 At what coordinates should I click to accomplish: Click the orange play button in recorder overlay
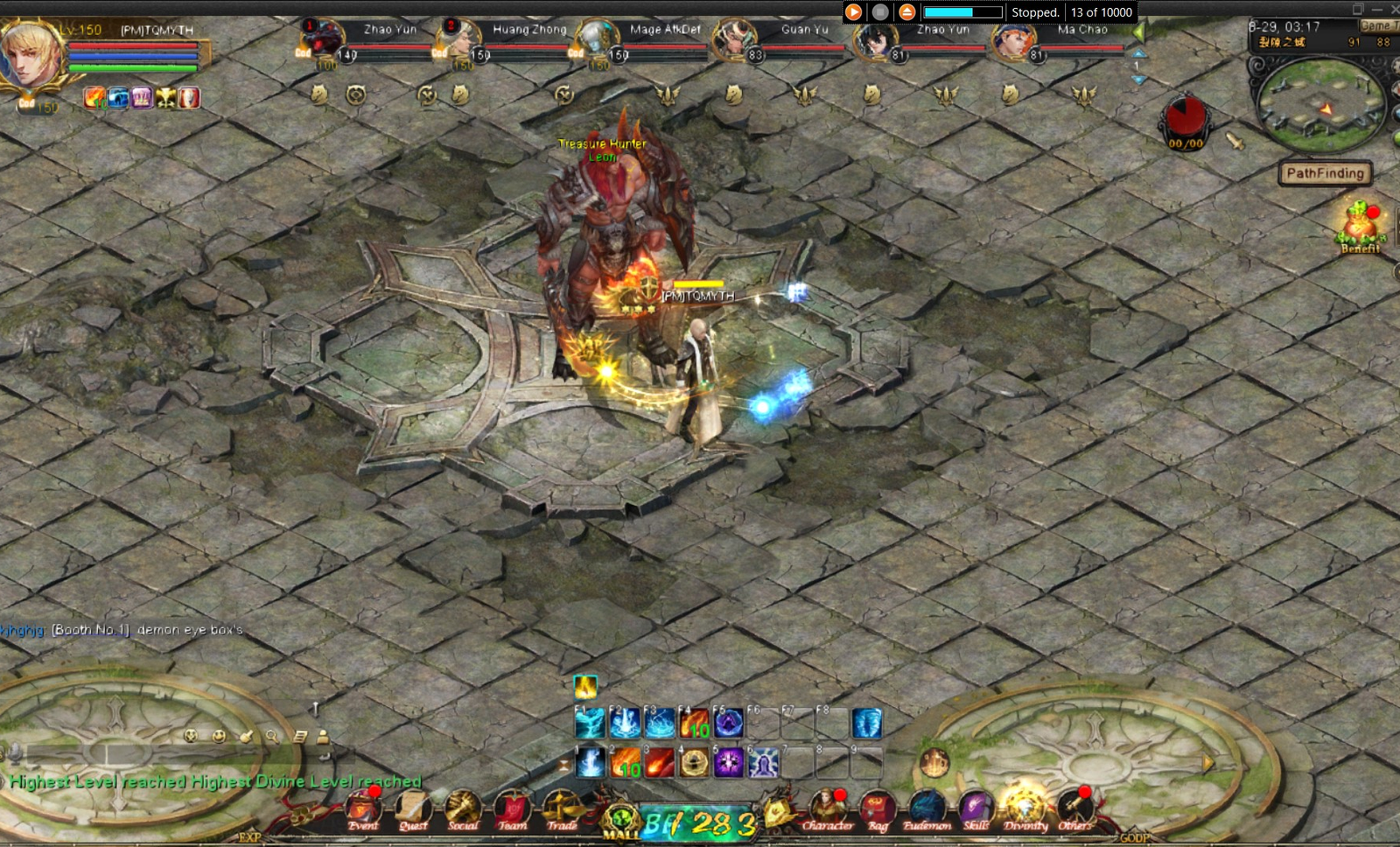854,12
